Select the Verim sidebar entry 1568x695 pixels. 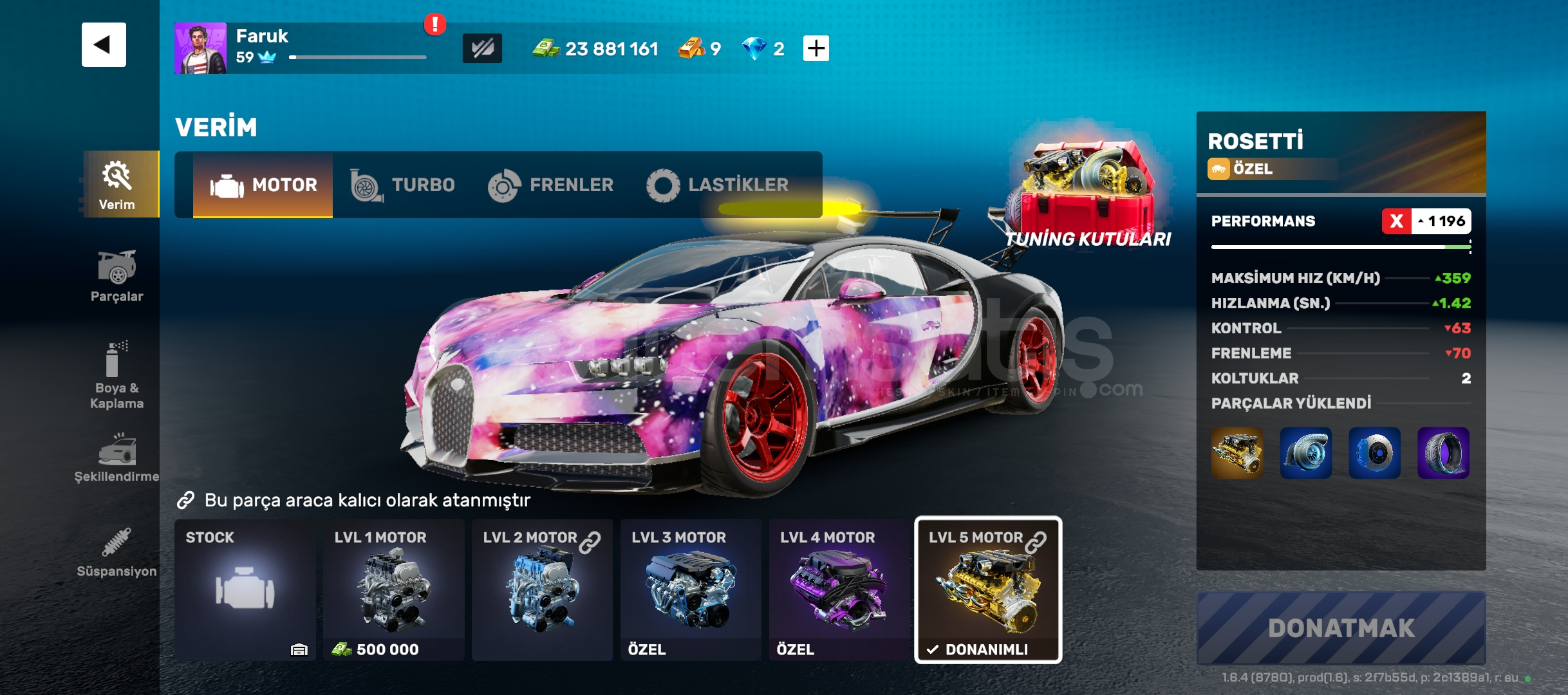tap(118, 185)
